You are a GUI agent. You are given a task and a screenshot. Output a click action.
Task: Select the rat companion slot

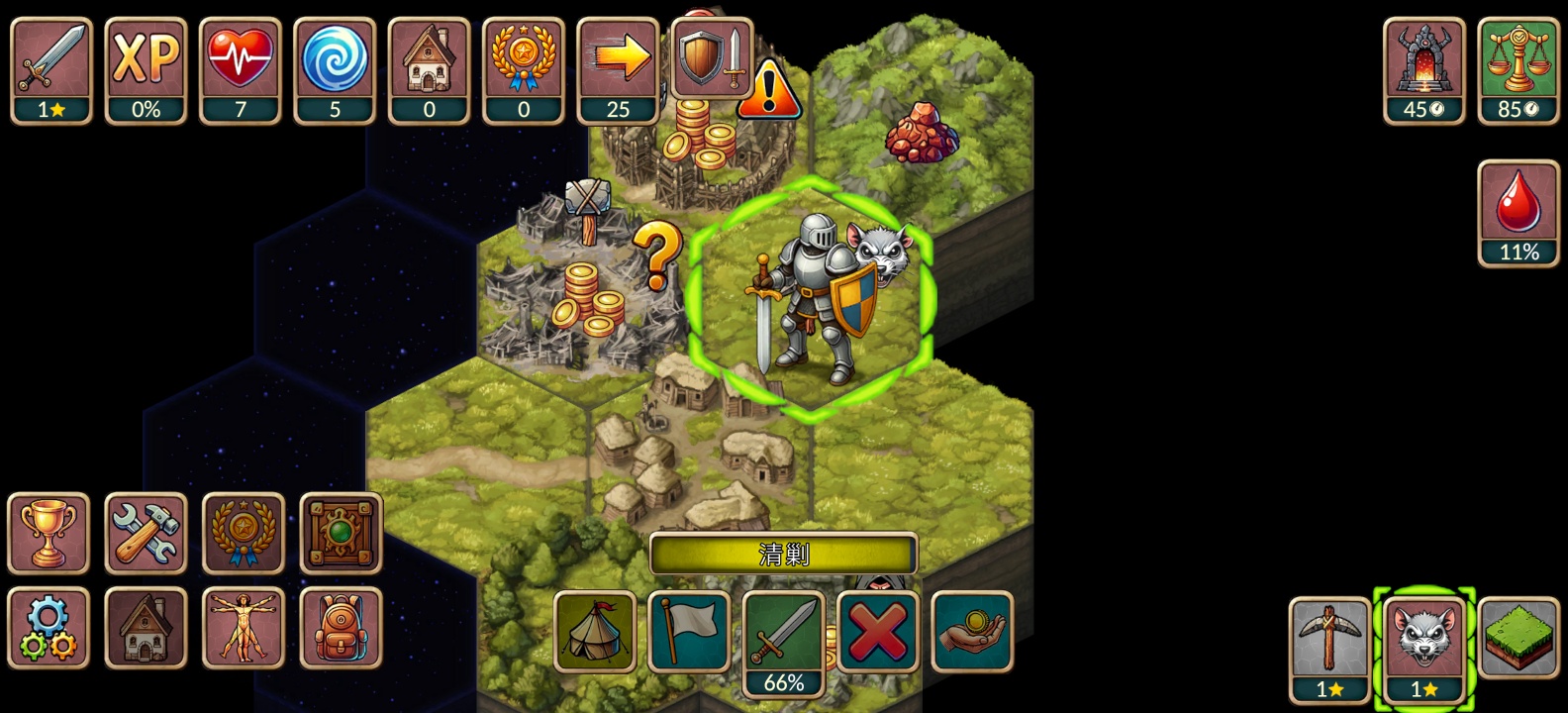point(1424,649)
